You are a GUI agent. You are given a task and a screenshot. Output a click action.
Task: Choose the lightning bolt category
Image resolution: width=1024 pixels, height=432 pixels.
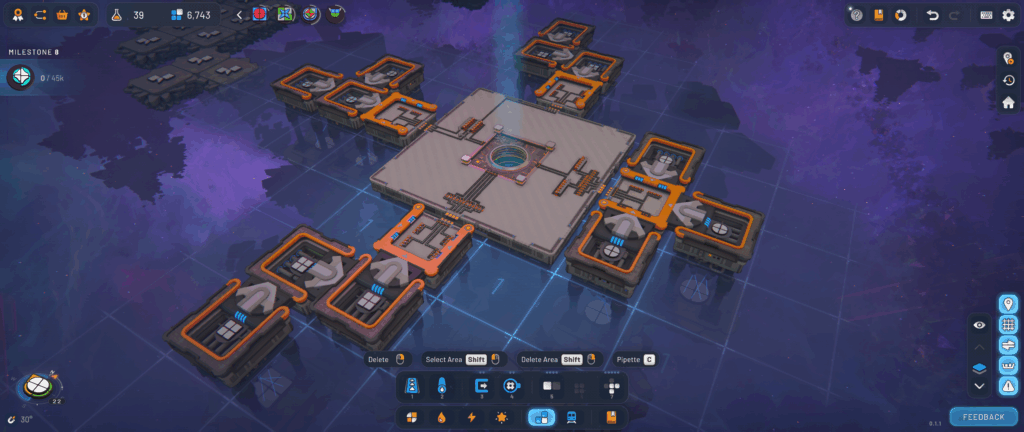tap(471, 417)
